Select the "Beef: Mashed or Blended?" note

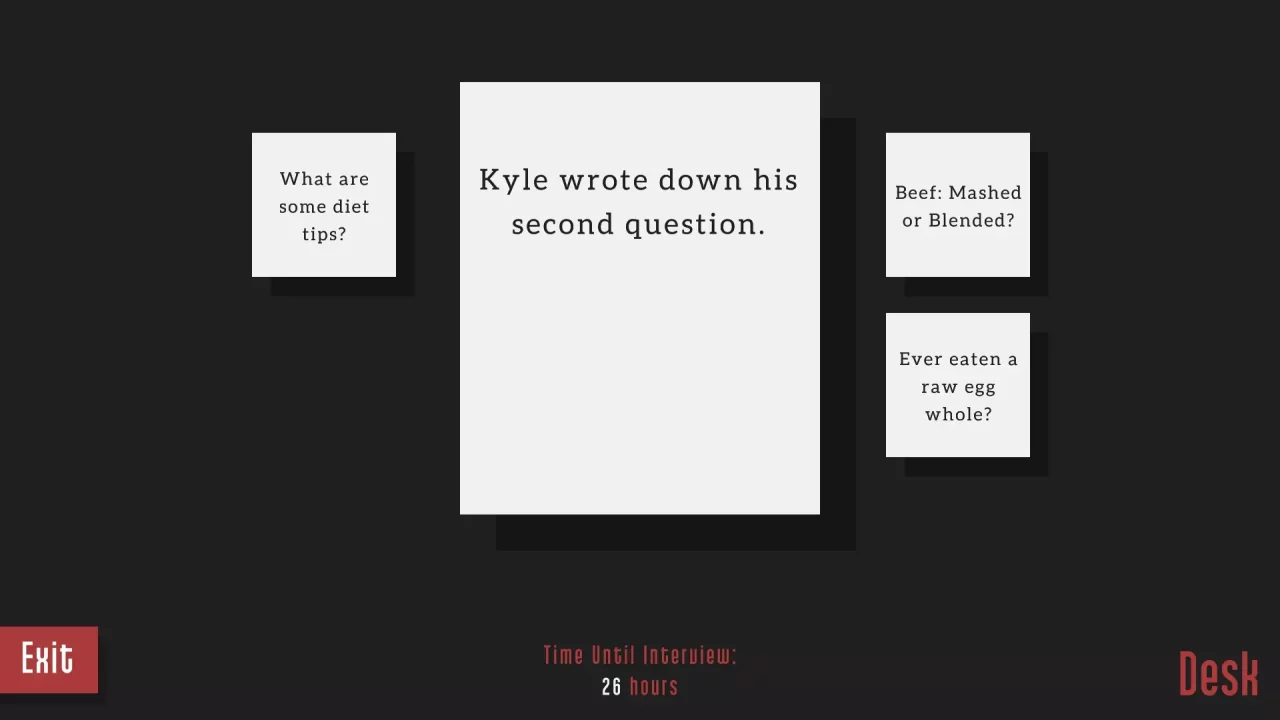click(957, 205)
